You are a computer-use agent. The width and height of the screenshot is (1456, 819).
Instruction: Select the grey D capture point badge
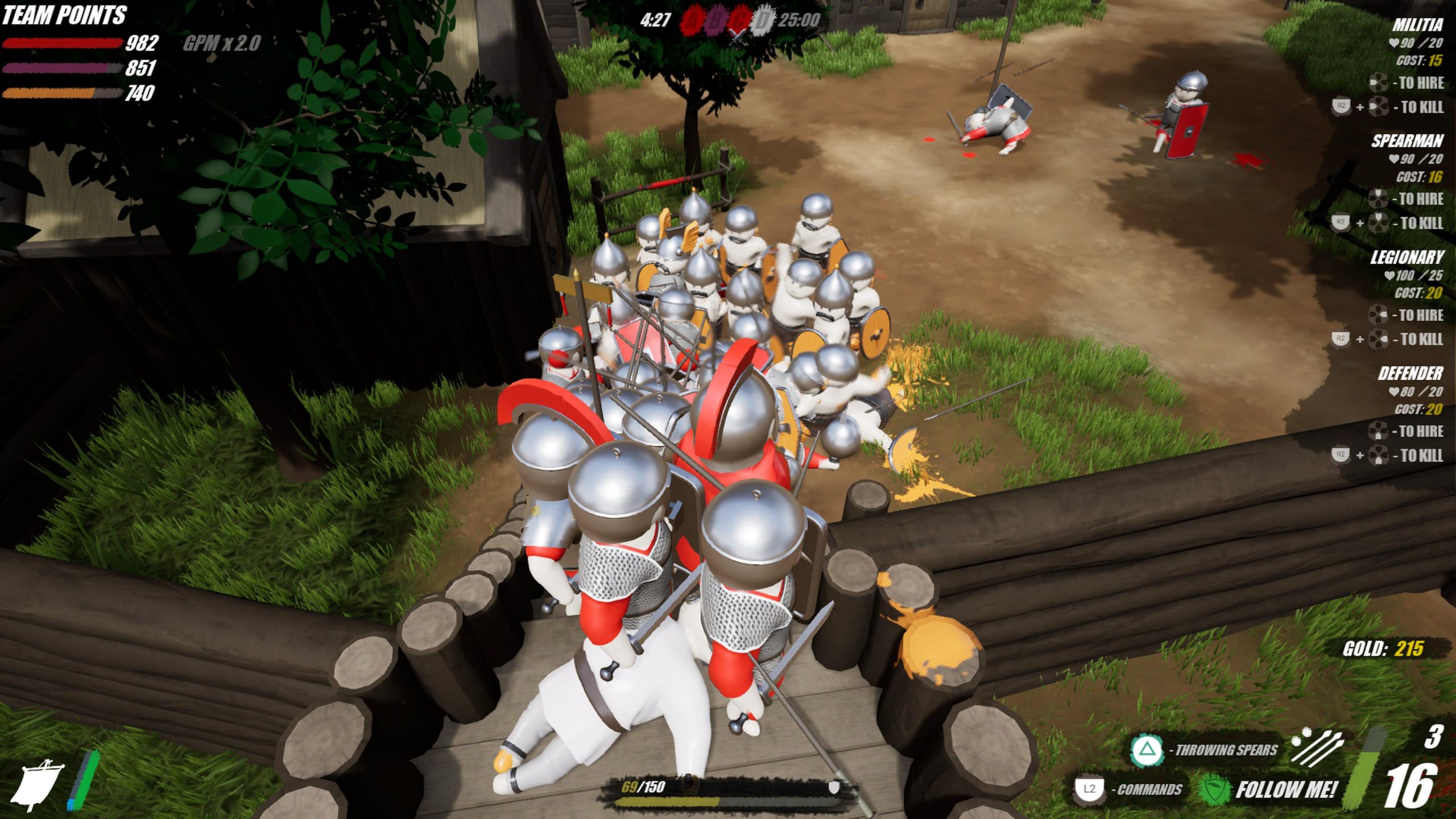point(762,21)
